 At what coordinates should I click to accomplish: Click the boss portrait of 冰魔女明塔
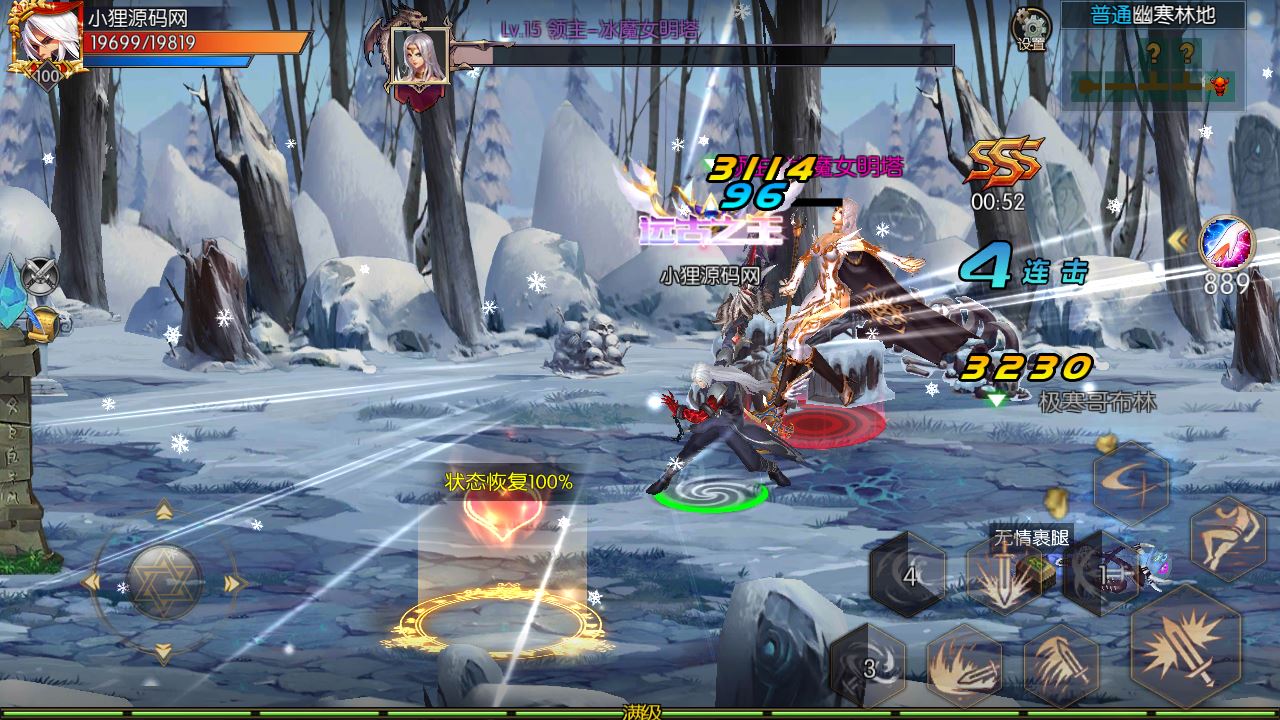420,58
